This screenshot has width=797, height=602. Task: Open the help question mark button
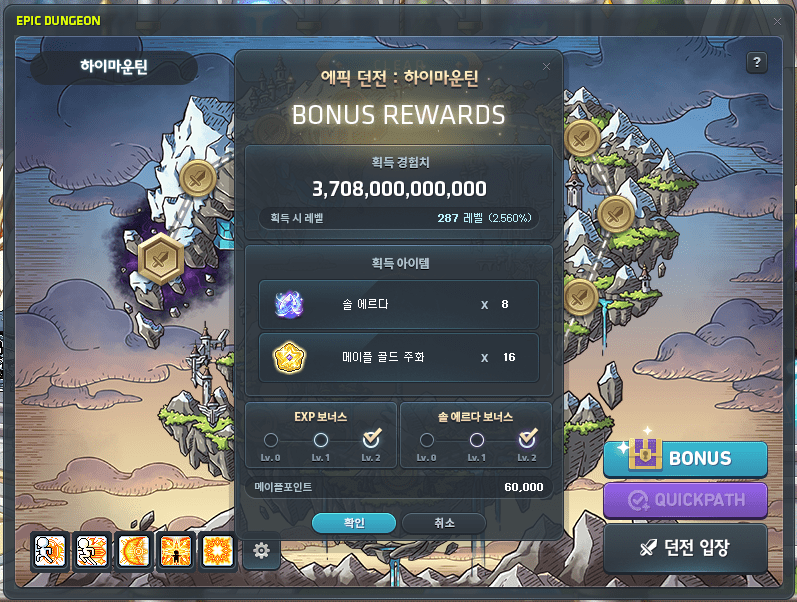click(x=757, y=62)
